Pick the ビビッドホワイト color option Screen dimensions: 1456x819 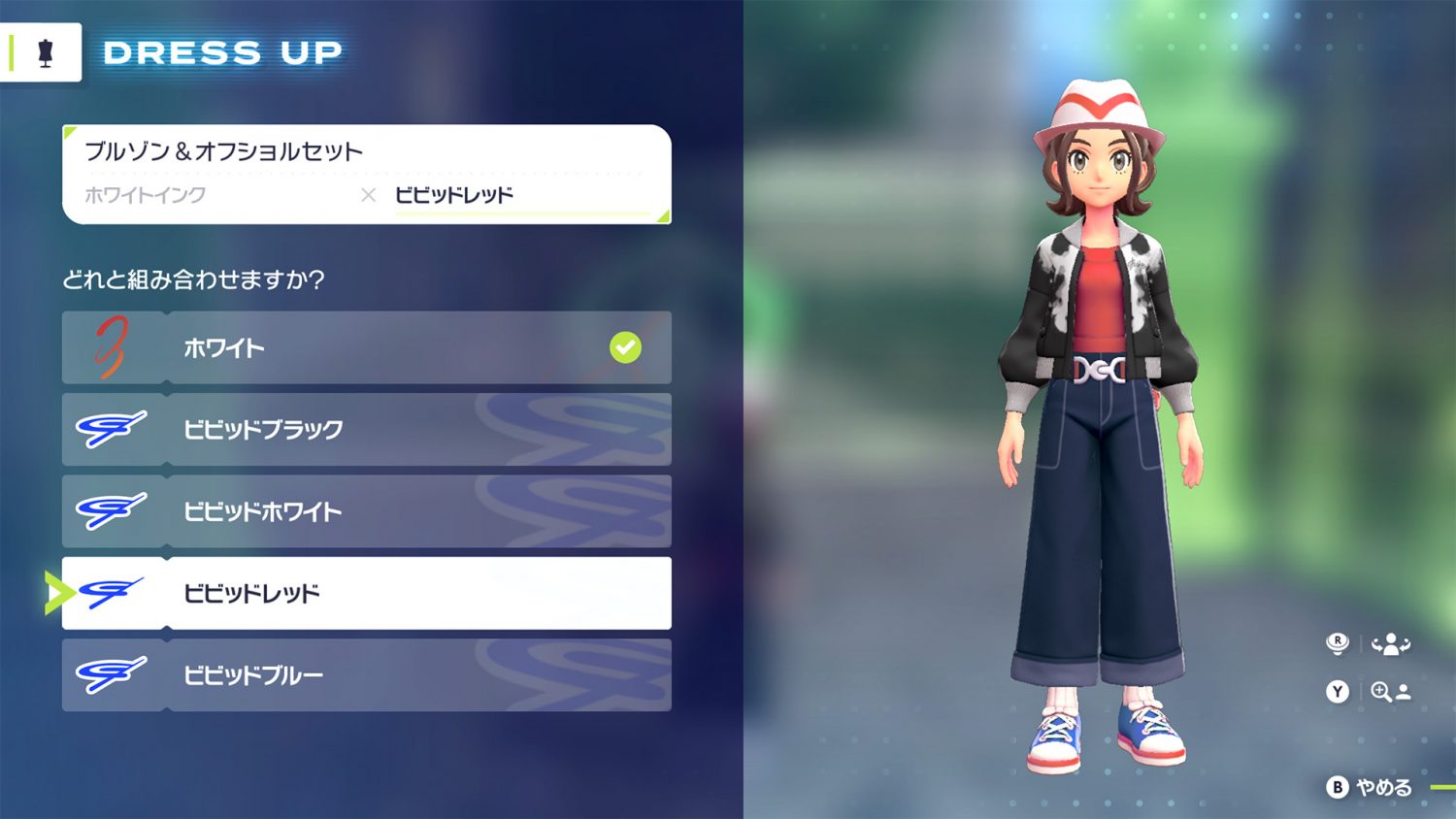tap(366, 511)
